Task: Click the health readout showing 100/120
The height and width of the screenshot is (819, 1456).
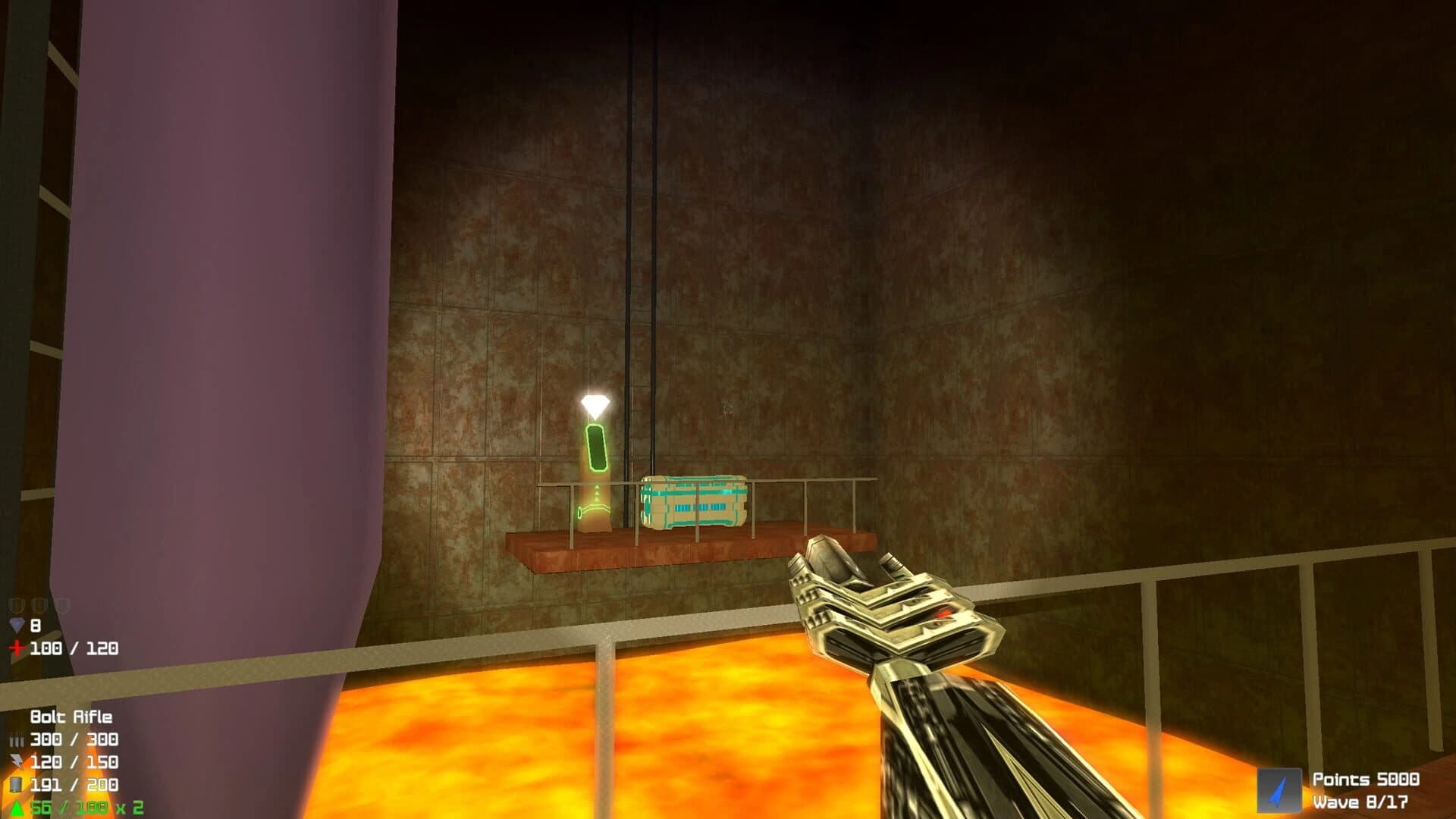Action: click(74, 649)
